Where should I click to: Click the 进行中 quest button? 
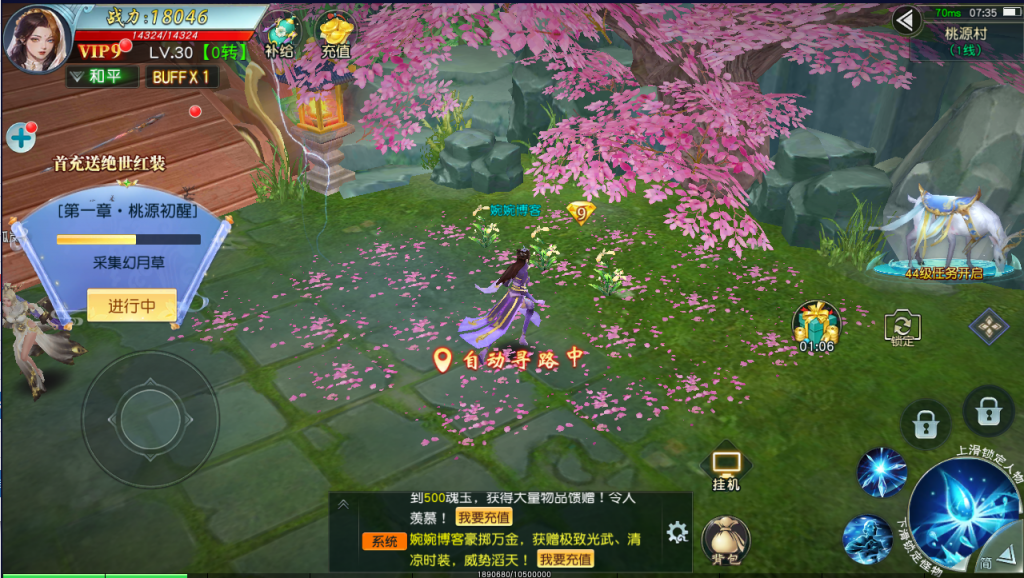click(132, 306)
